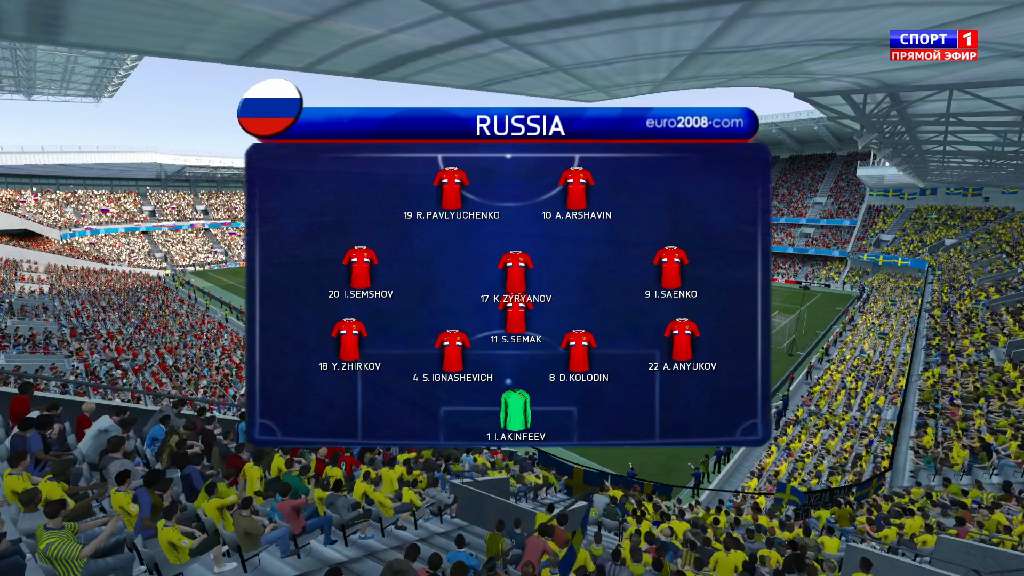Click the Sport 1 channel logo

[934, 45]
